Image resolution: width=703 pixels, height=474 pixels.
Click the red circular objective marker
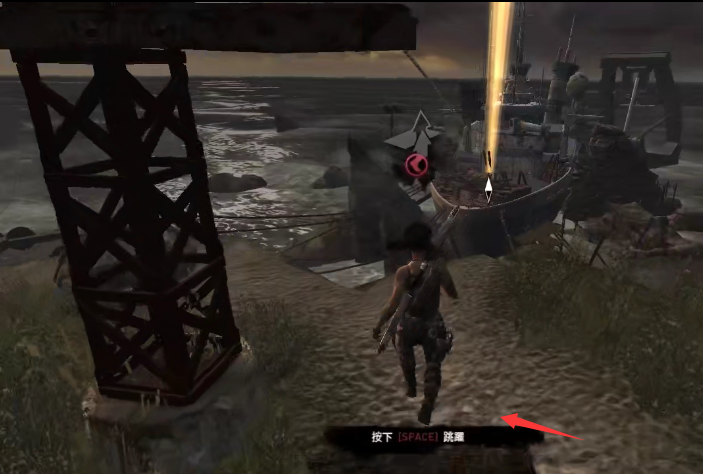pos(416,165)
